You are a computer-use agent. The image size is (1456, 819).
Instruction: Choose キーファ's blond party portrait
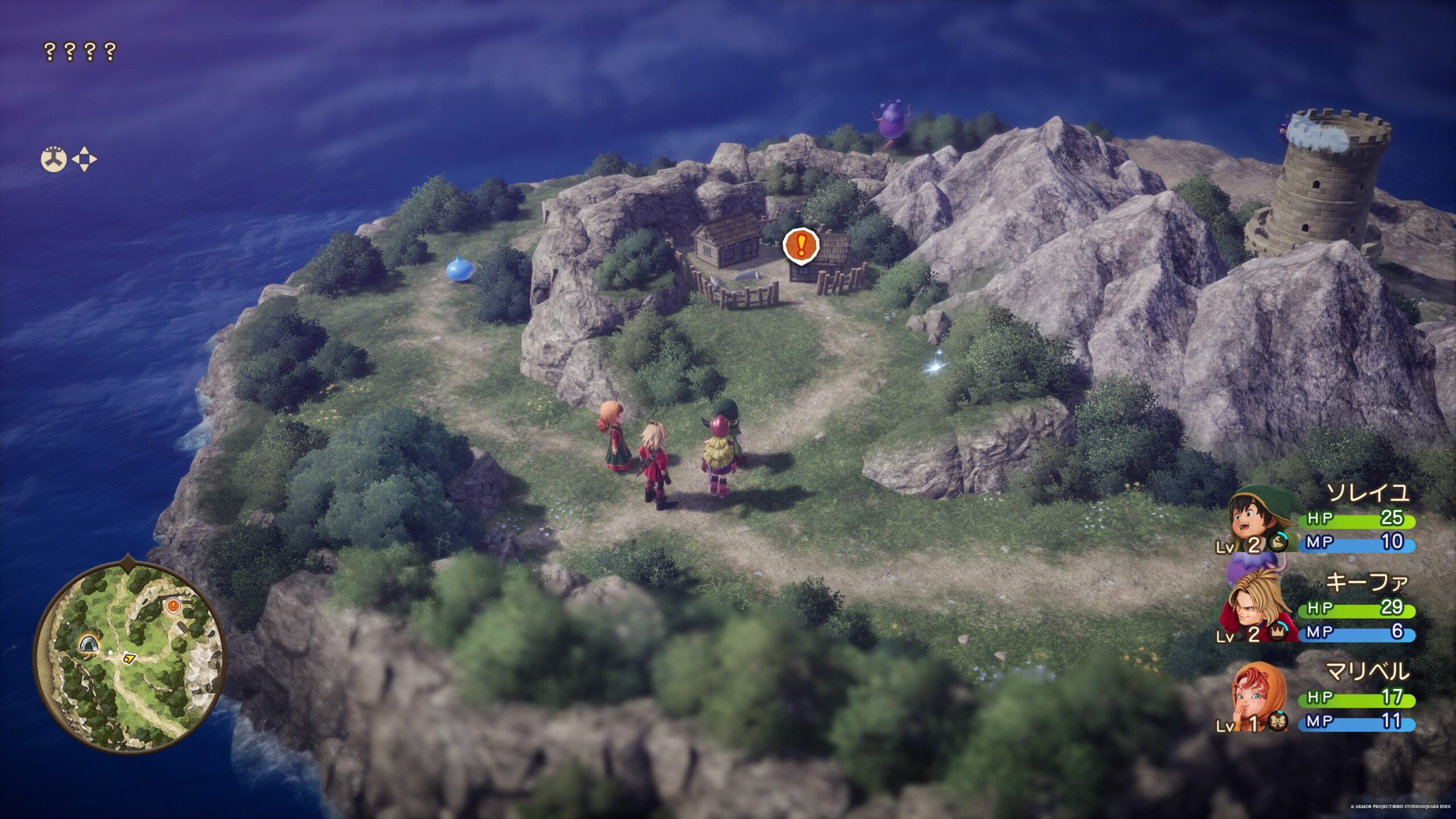(x=1255, y=607)
